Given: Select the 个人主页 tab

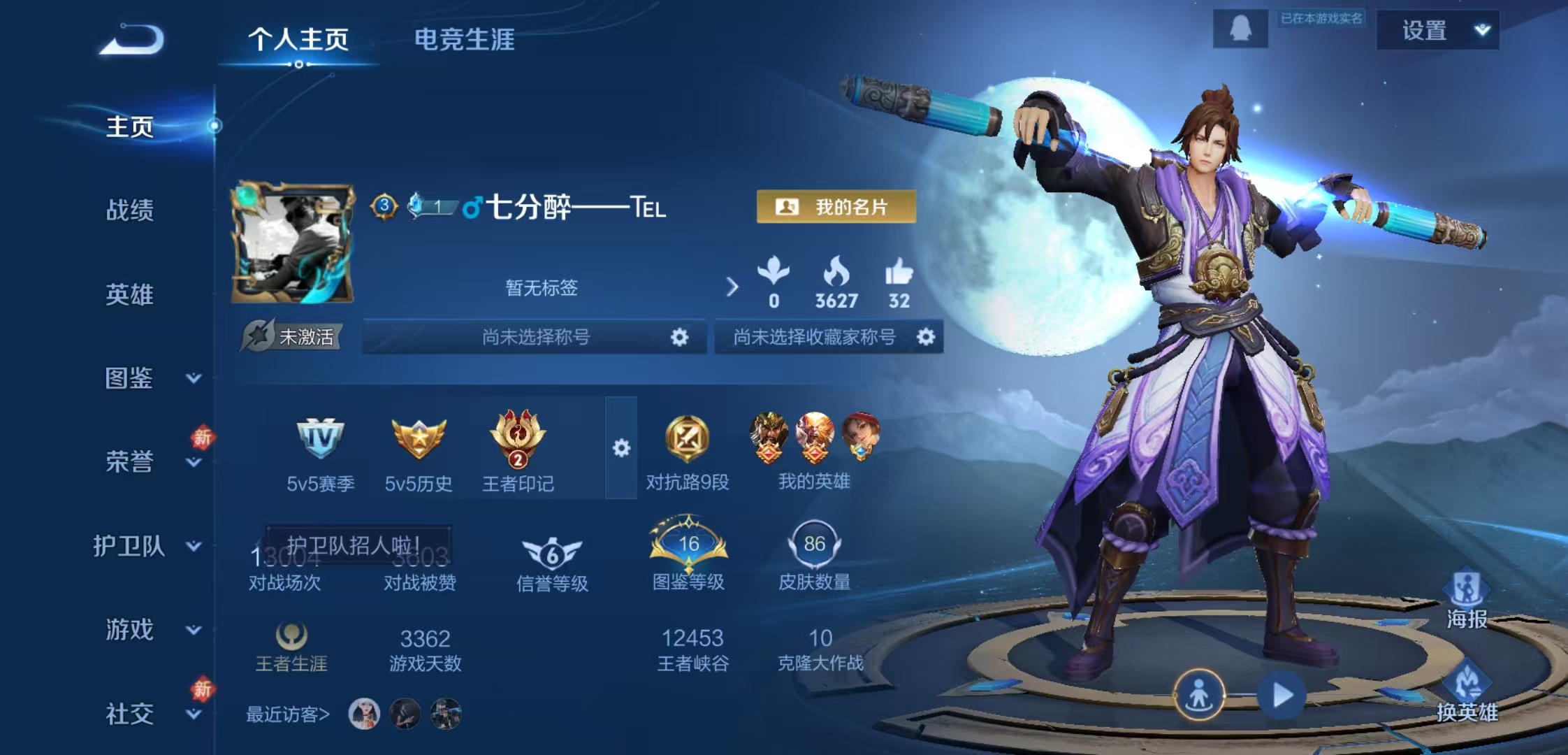Looking at the screenshot, I should click(x=300, y=41).
